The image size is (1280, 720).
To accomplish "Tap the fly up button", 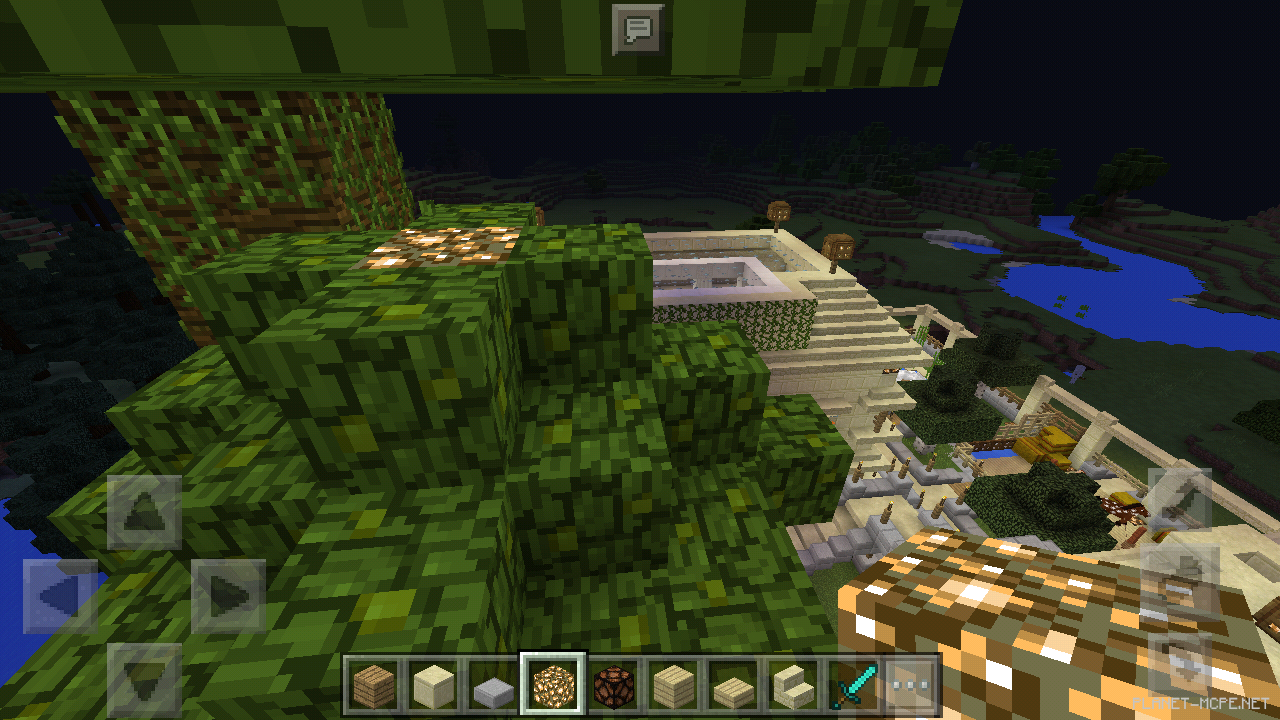I will tap(1179, 500).
